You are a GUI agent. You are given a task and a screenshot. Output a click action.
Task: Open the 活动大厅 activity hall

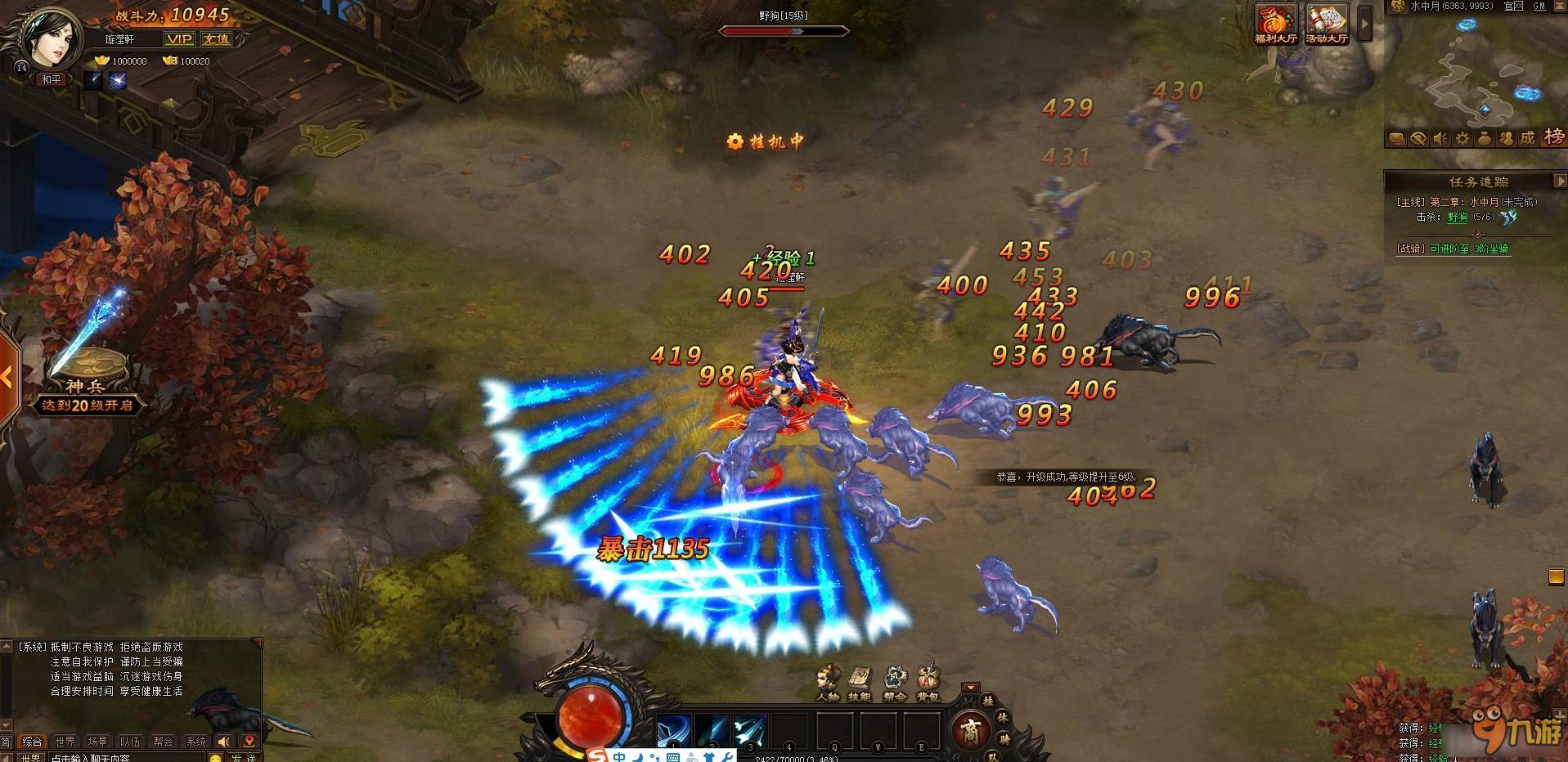[x=1326, y=24]
